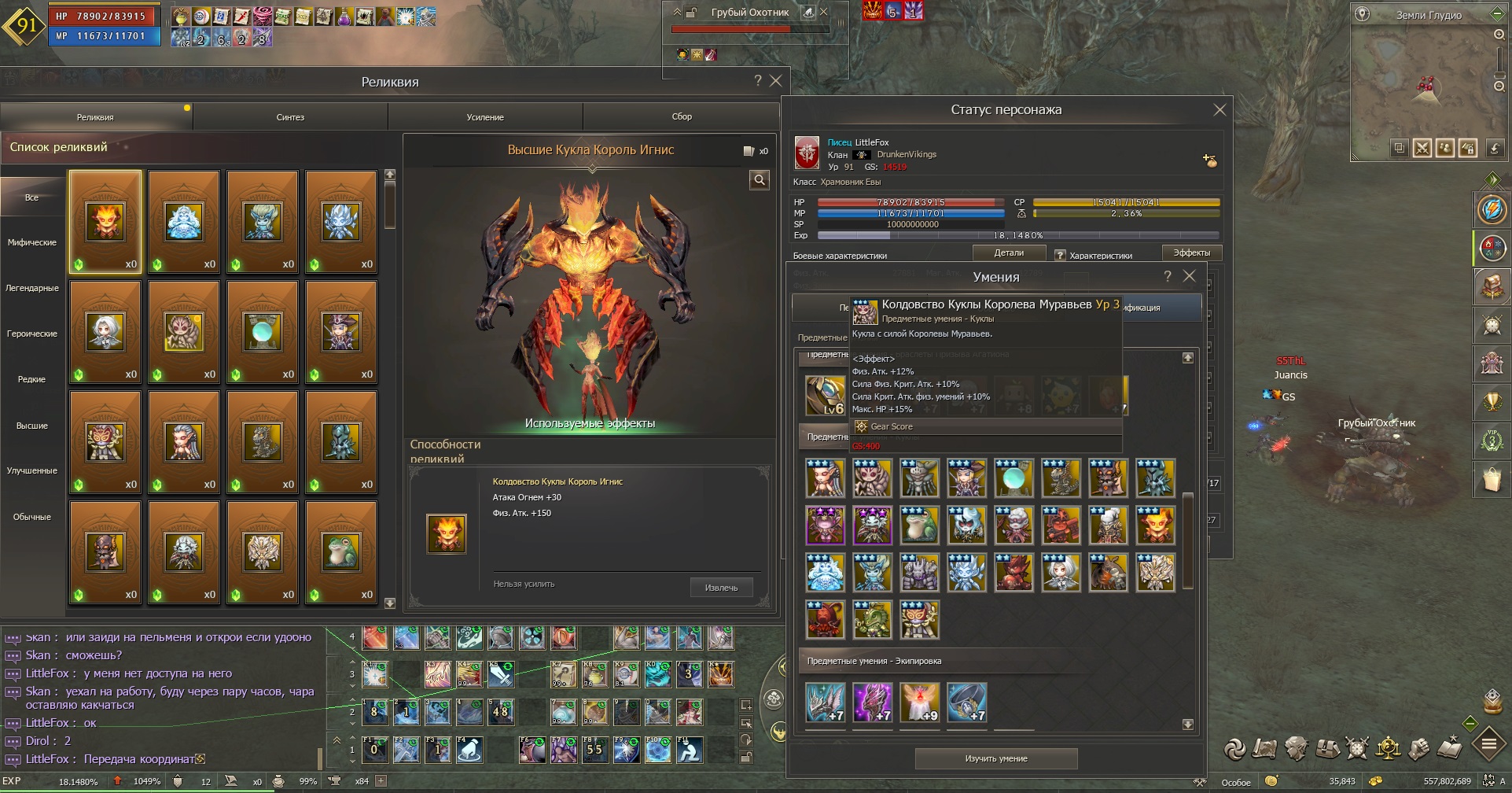The width and height of the screenshot is (1512, 793).
Task: Open the Детали button in character status
Action: click(1009, 253)
